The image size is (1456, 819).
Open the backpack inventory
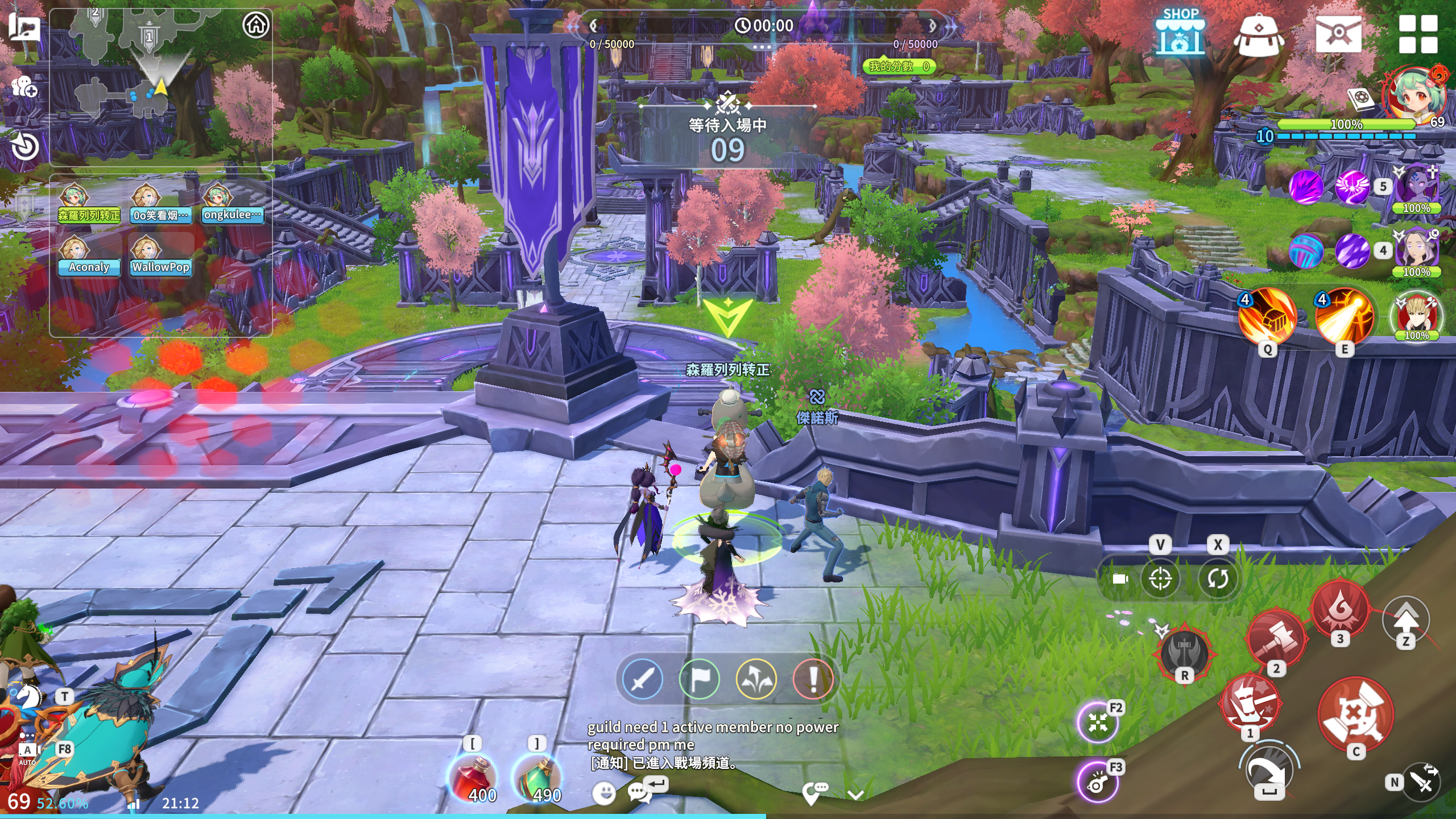coord(1258,34)
